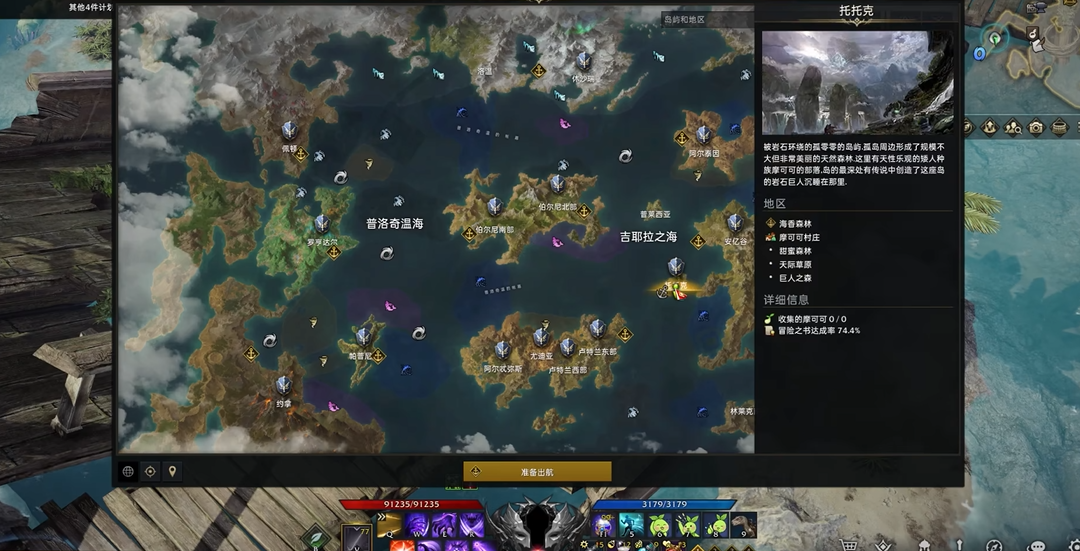Choose the 阿尔泰因 continent shield marker
The height and width of the screenshot is (551, 1080).
point(704,135)
